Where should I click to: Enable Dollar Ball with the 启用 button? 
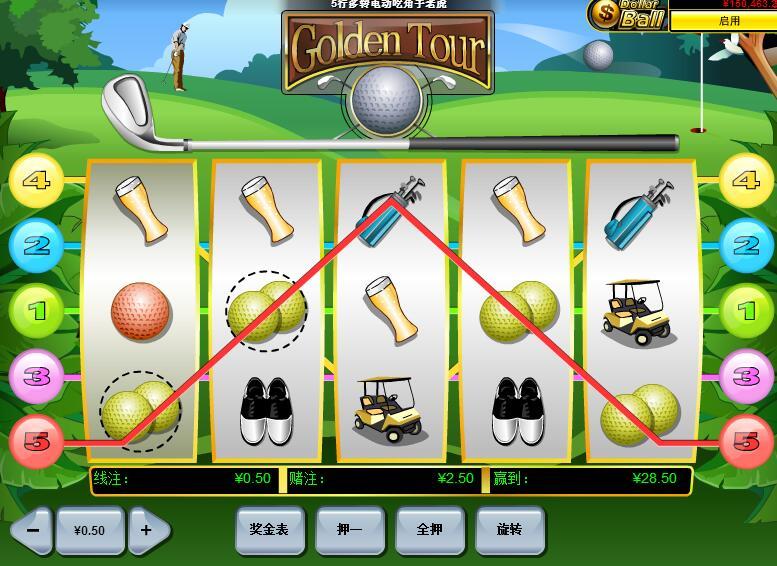(x=729, y=21)
